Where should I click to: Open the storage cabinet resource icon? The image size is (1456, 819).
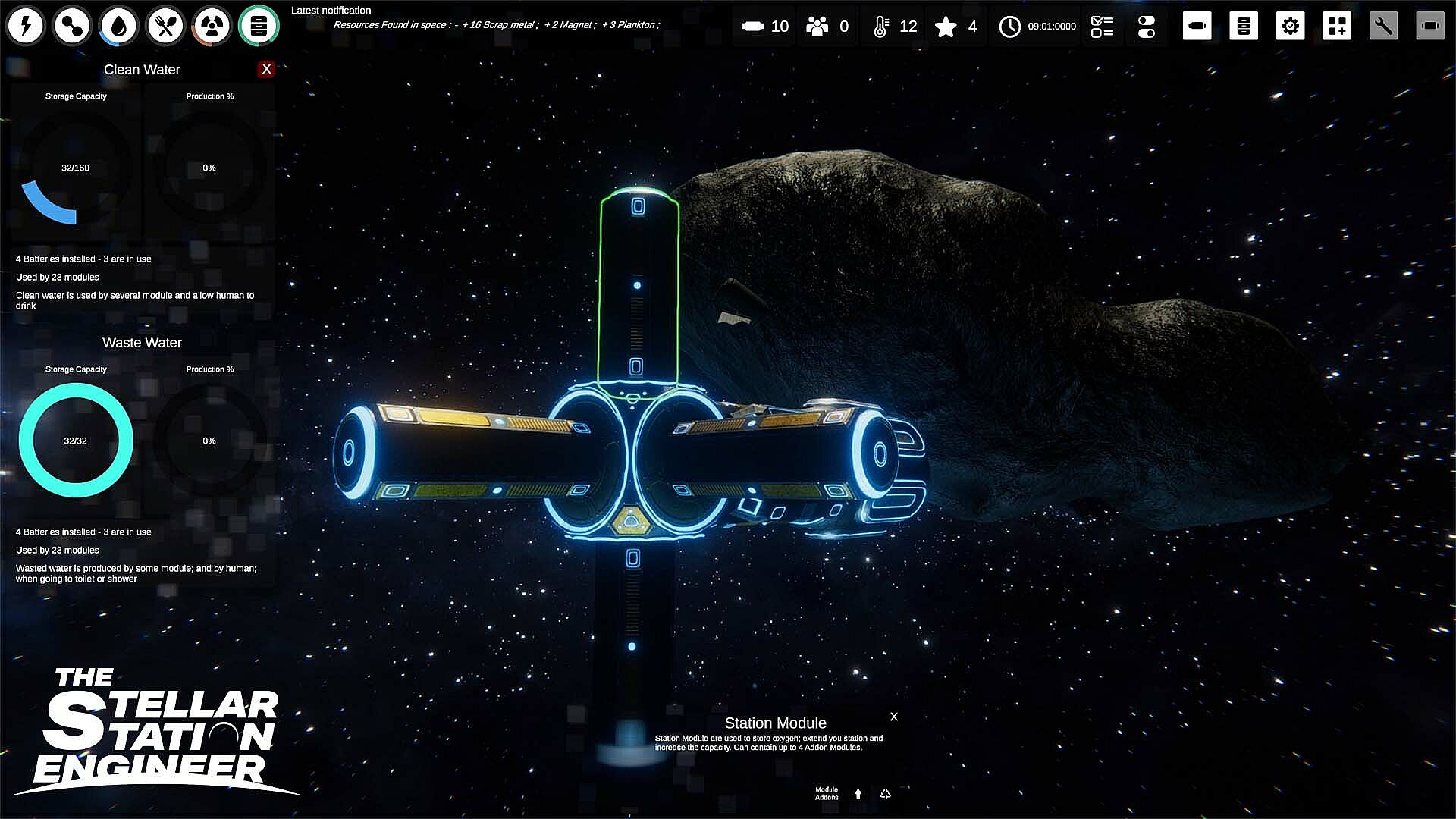pos(259,26)
